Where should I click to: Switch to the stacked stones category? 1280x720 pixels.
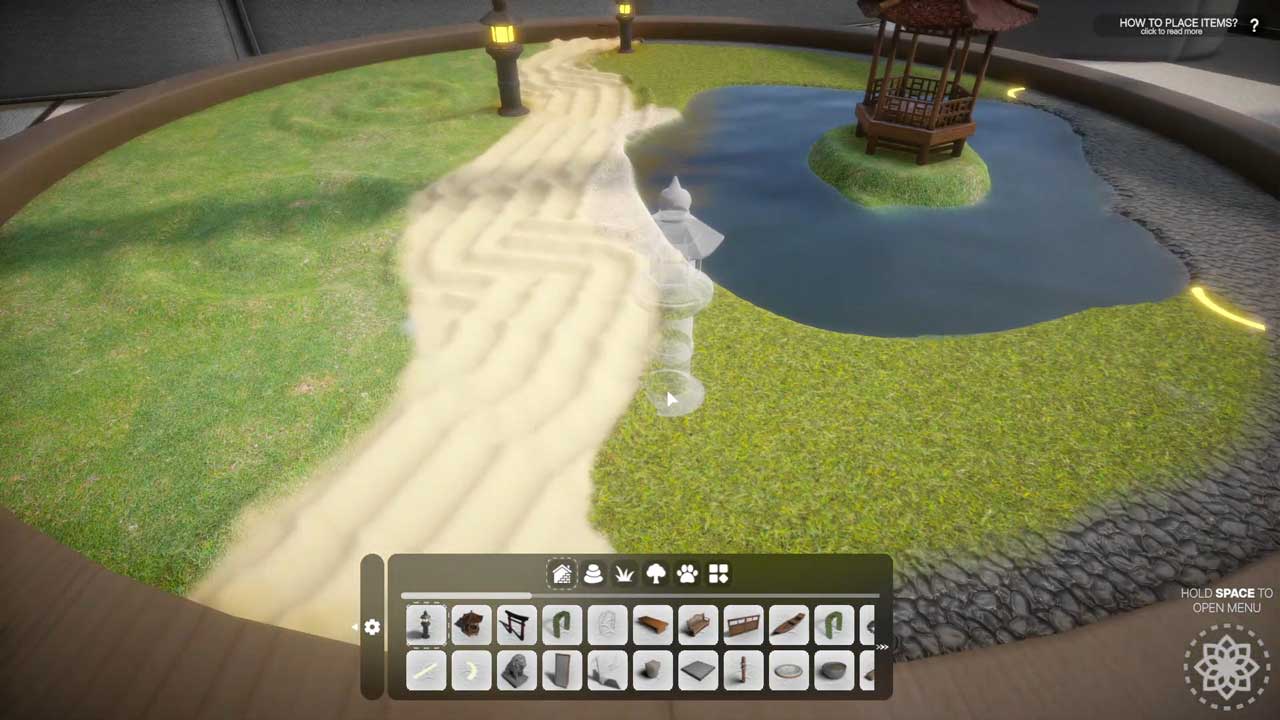[x=593, y=574]
